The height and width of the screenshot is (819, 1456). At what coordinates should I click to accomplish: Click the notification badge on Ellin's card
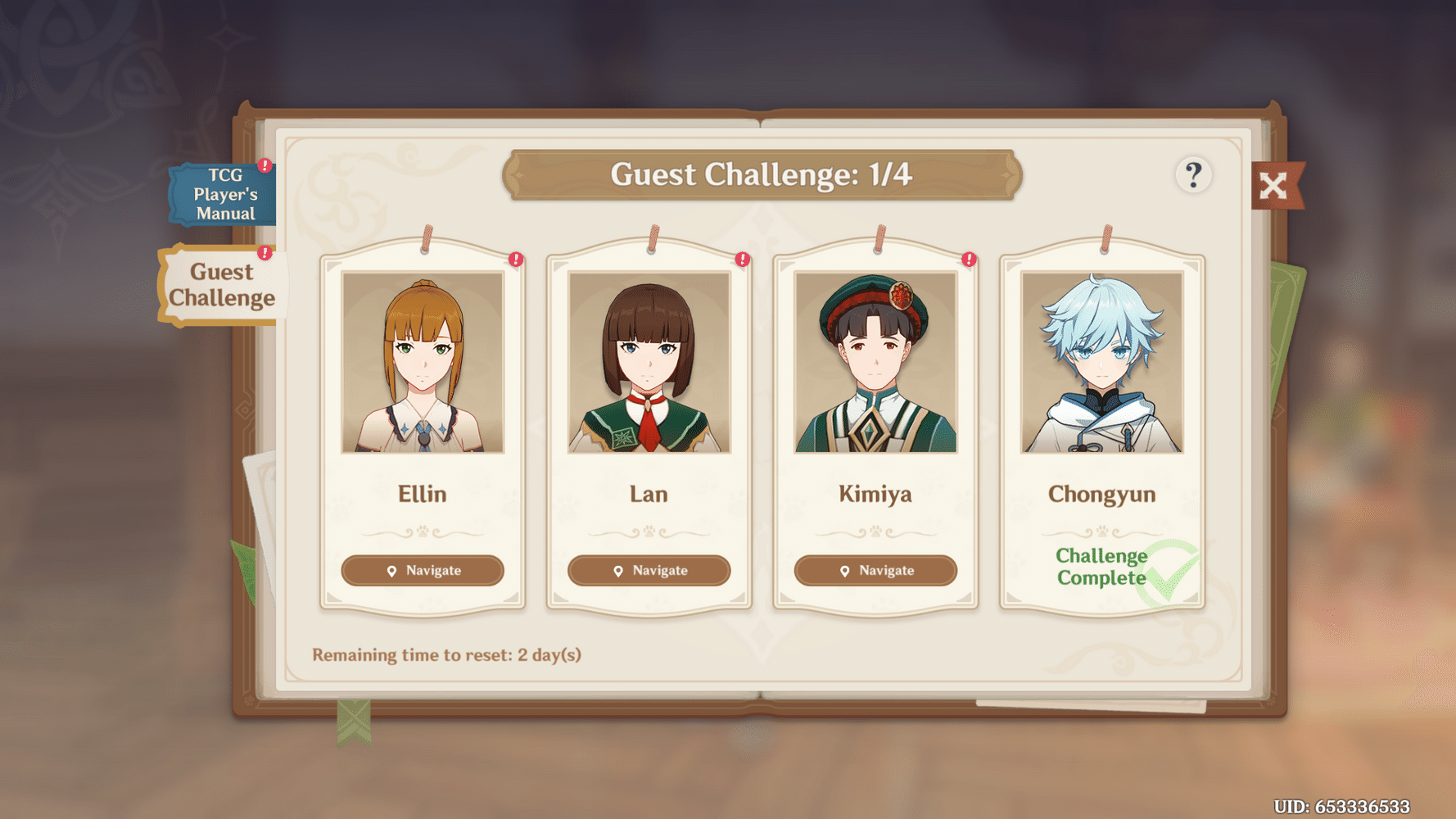[515, 259]
